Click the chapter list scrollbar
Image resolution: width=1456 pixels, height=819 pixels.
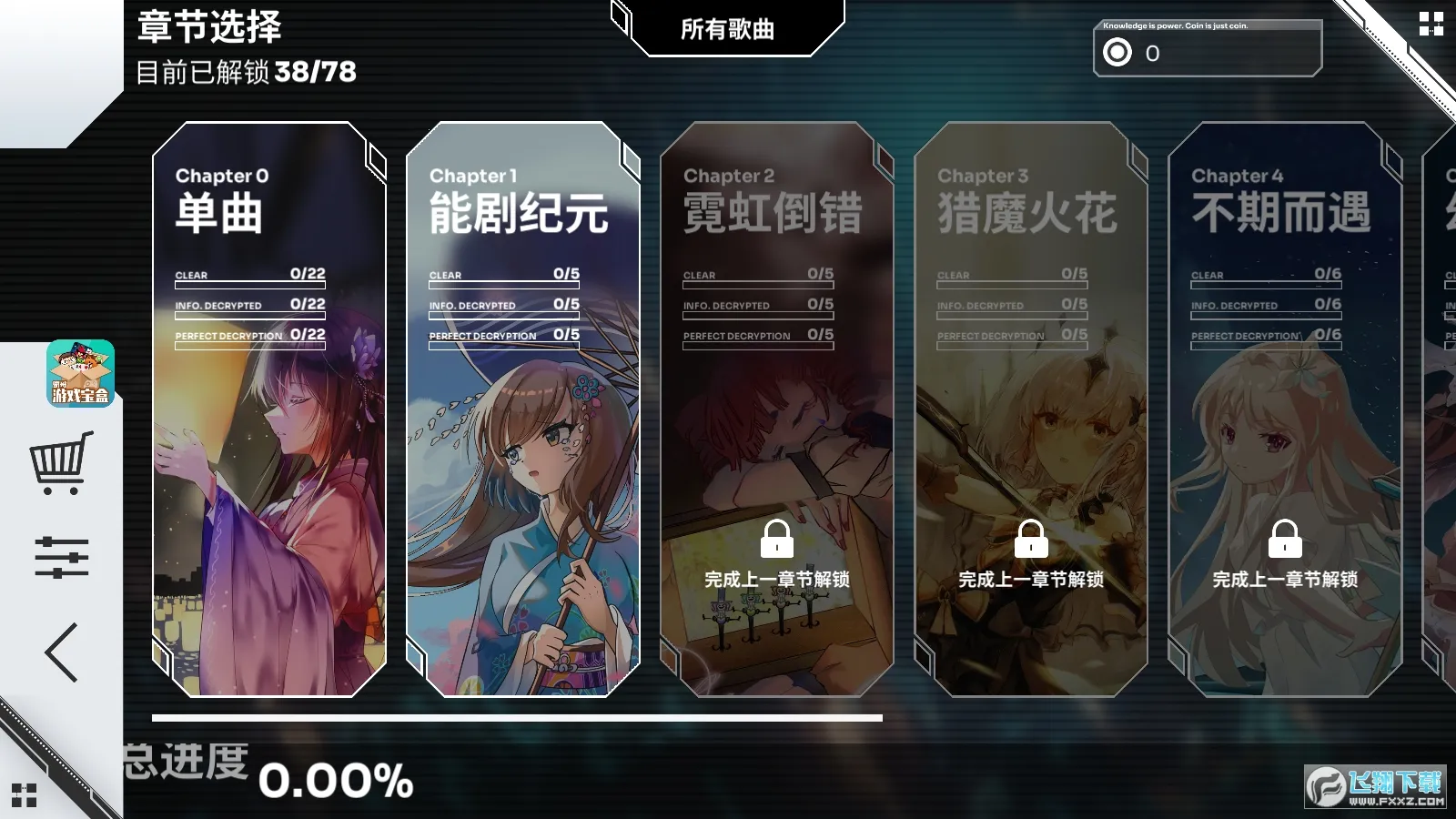click(517, 718)
